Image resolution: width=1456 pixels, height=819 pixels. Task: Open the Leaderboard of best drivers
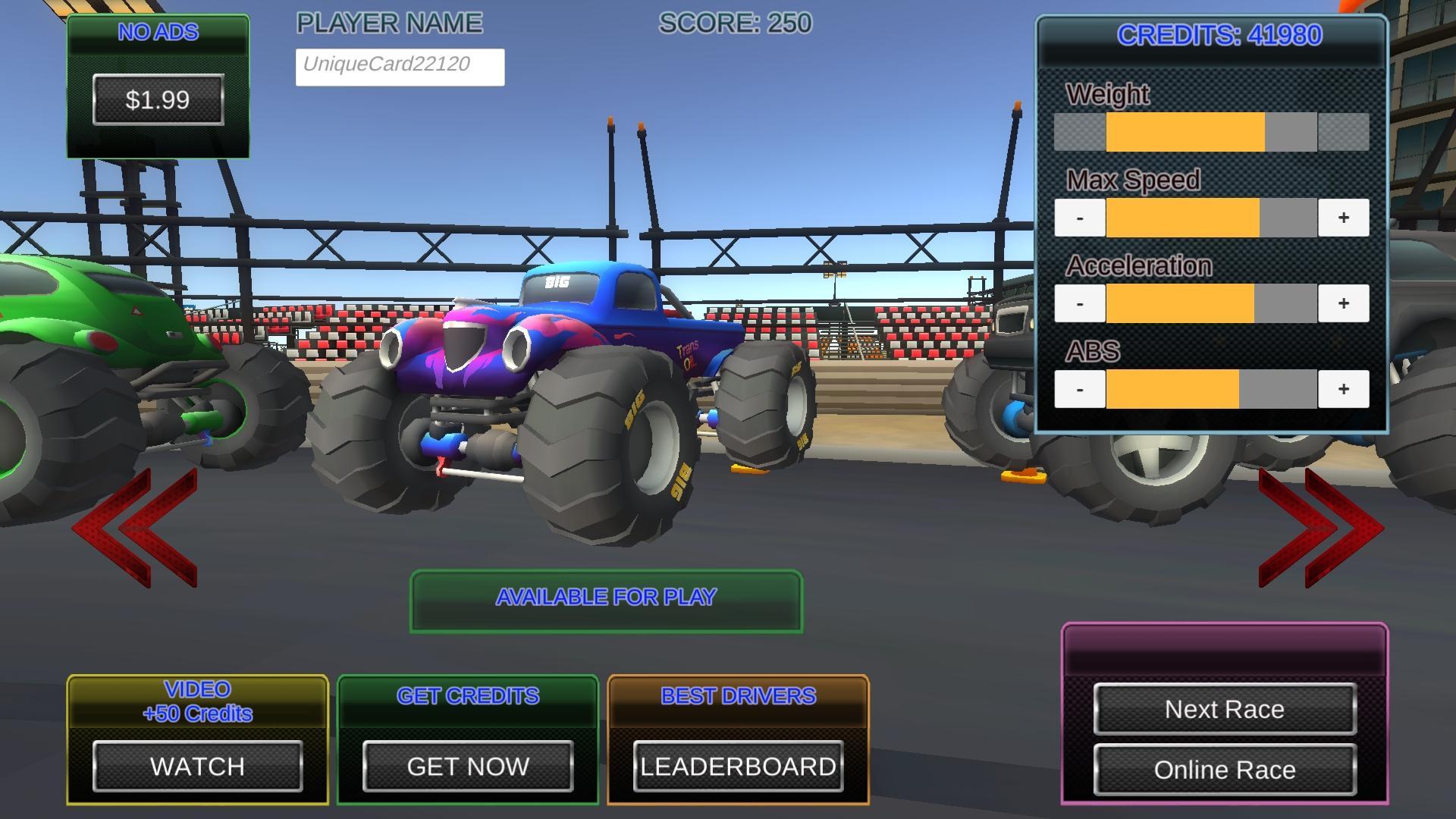click(738, 766)
